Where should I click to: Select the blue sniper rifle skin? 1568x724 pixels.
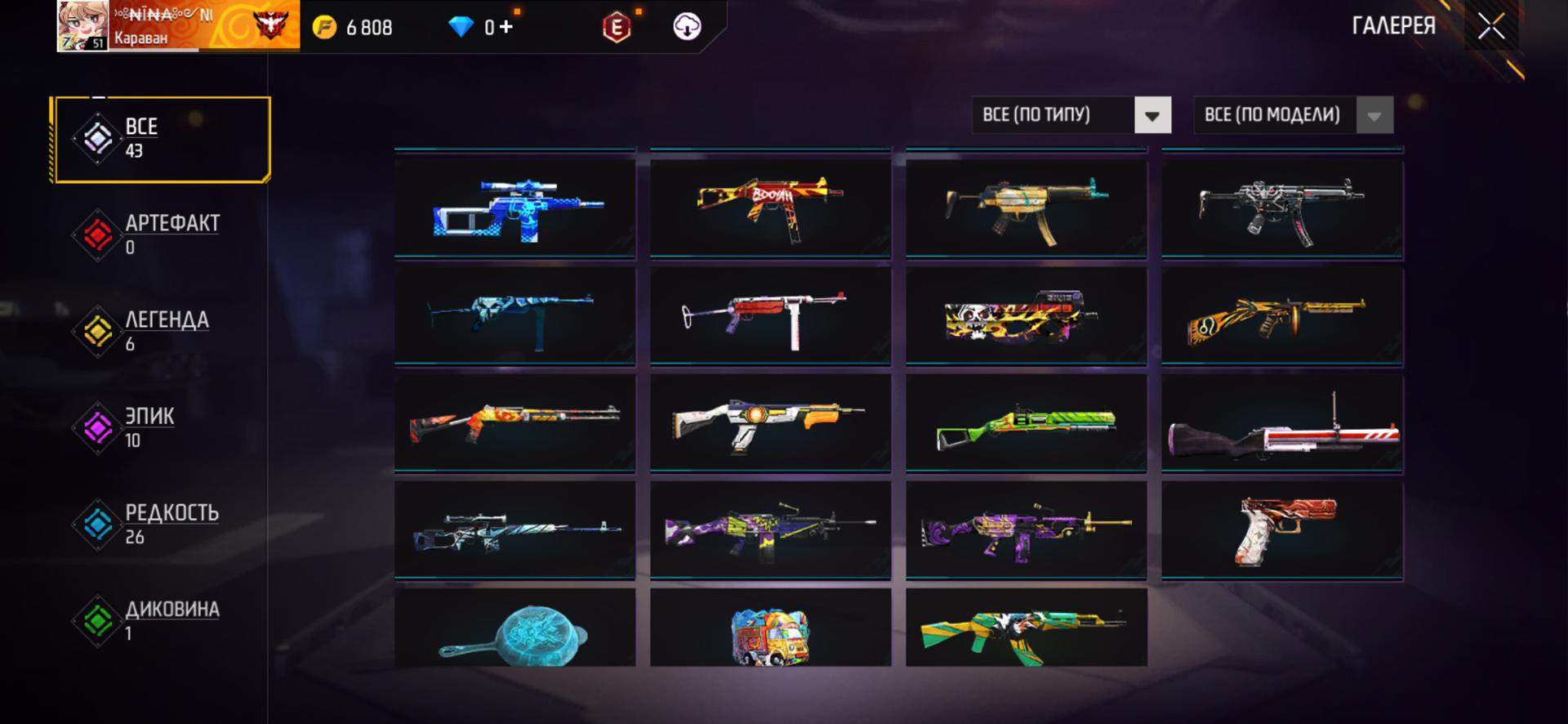[x=514, y=208]
